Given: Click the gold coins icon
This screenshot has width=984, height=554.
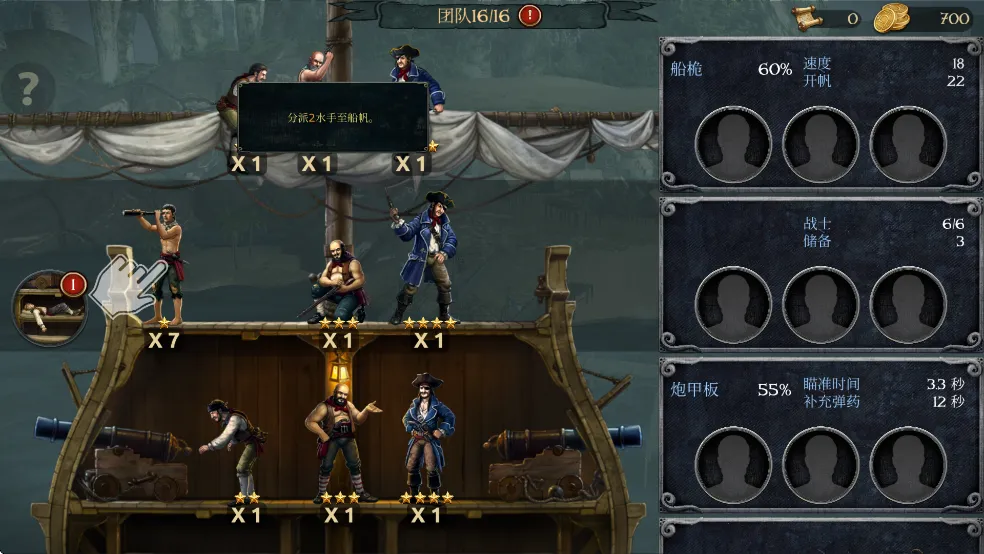Looking at the screenshot, I should pos(891,18).
